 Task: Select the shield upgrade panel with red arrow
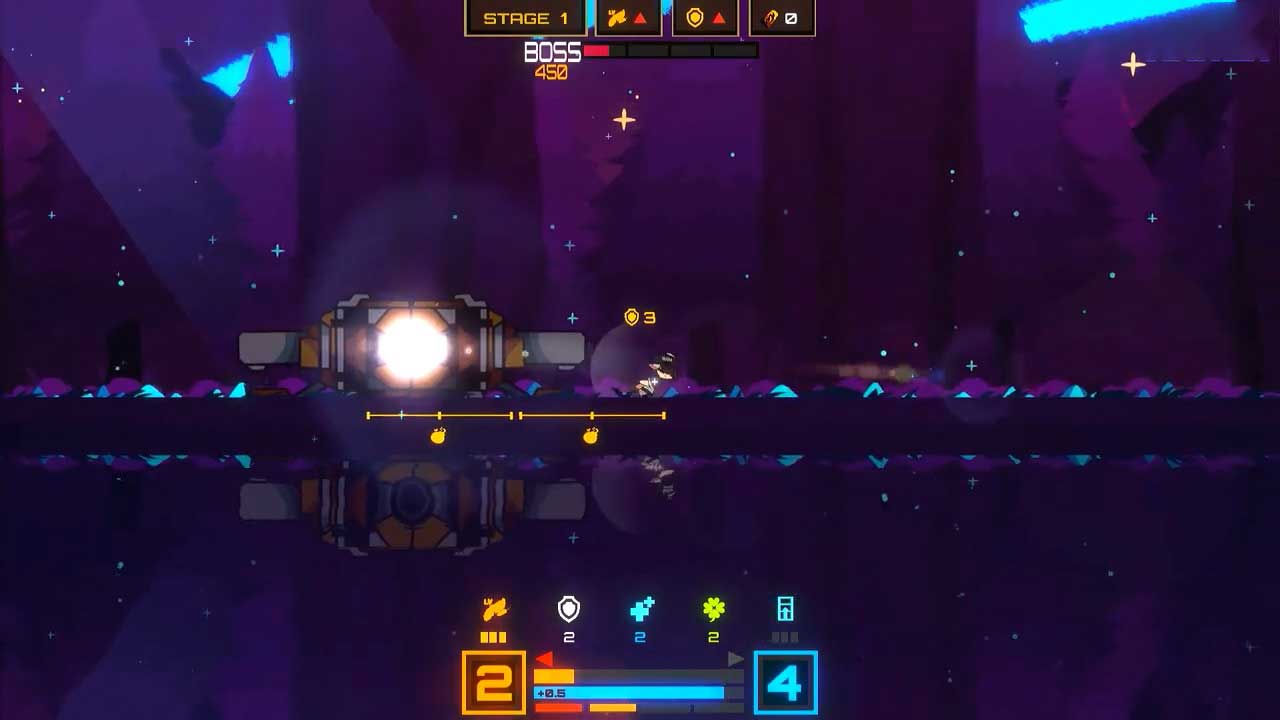point(705,18)
